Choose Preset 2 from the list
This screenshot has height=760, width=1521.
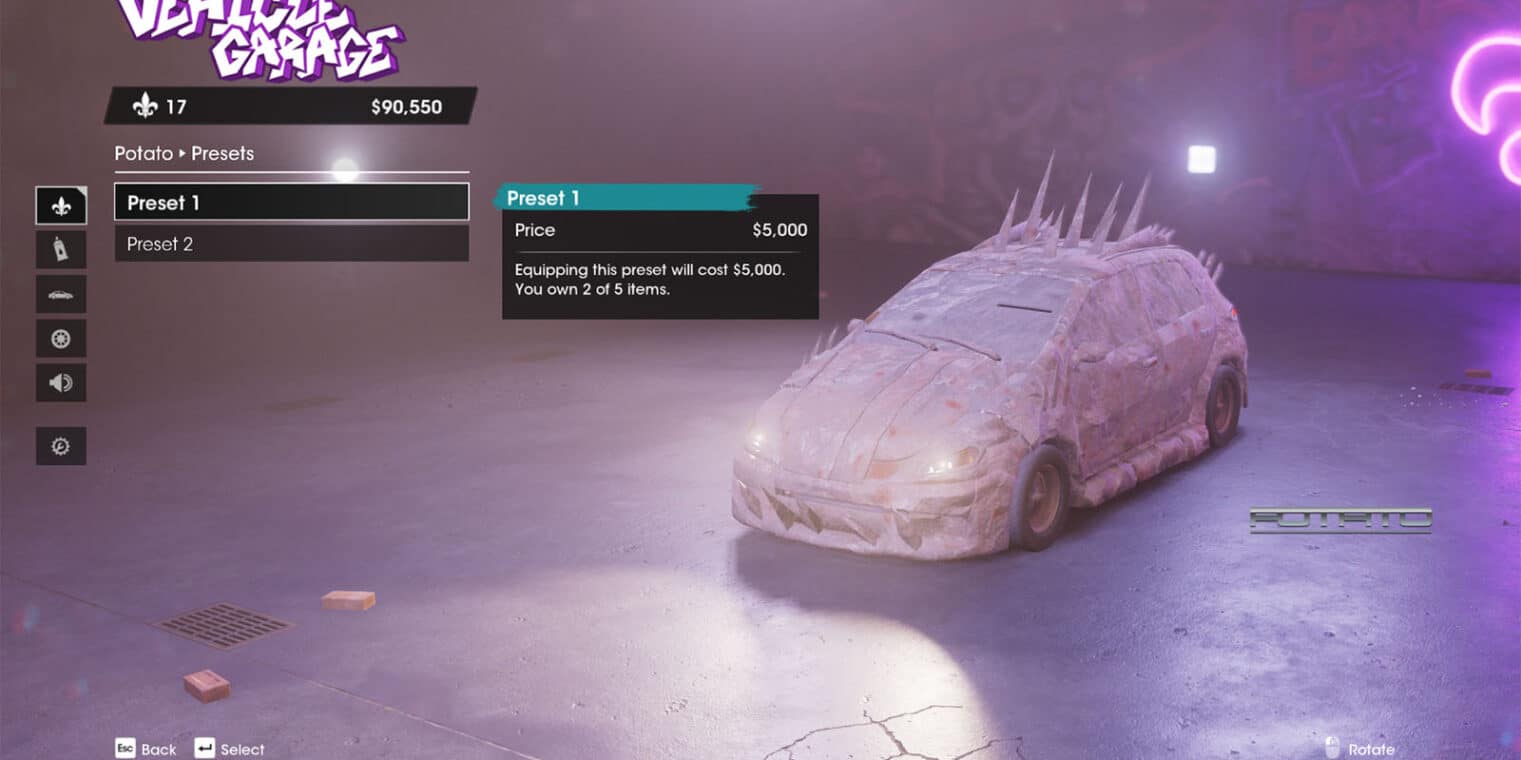291,244
